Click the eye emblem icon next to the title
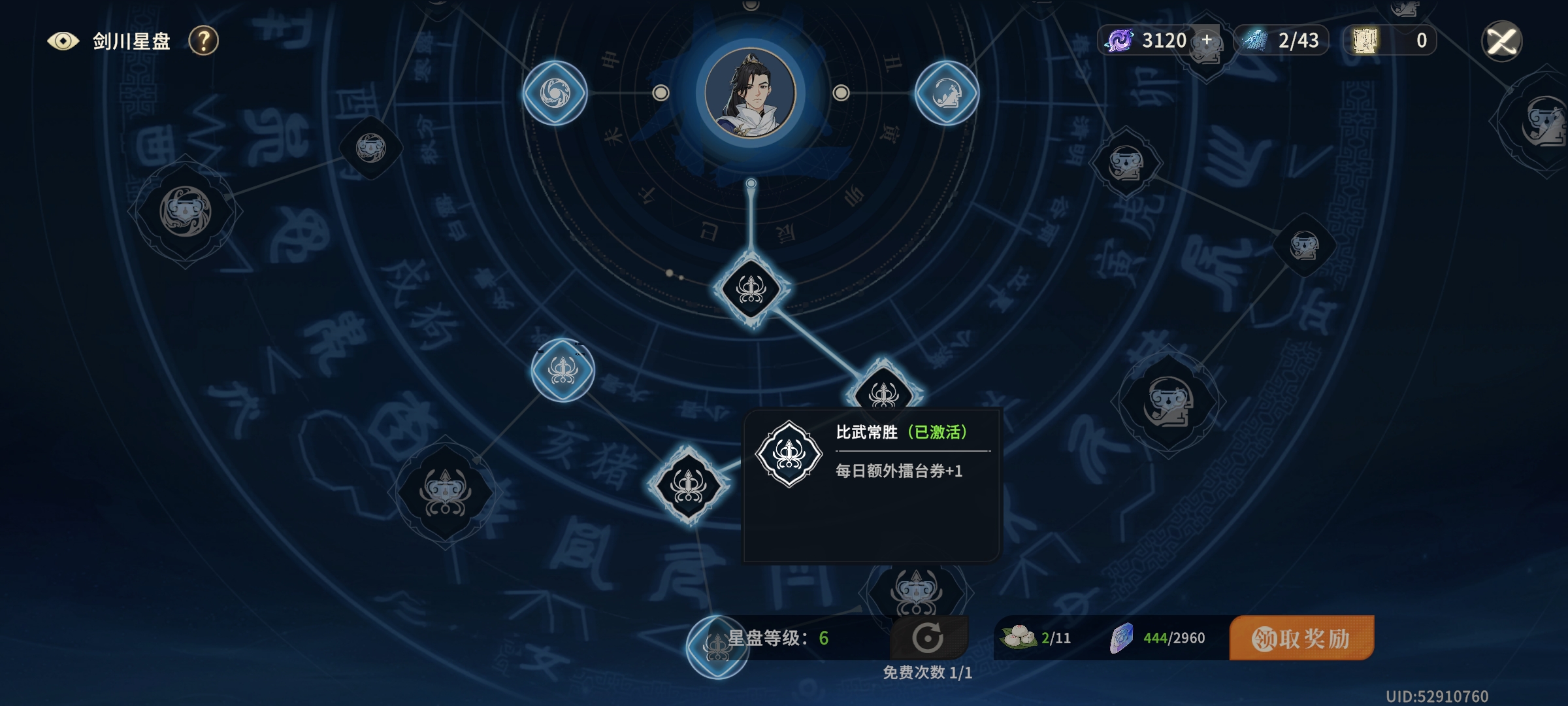1568x706 pixels. [x=63, y=40]
